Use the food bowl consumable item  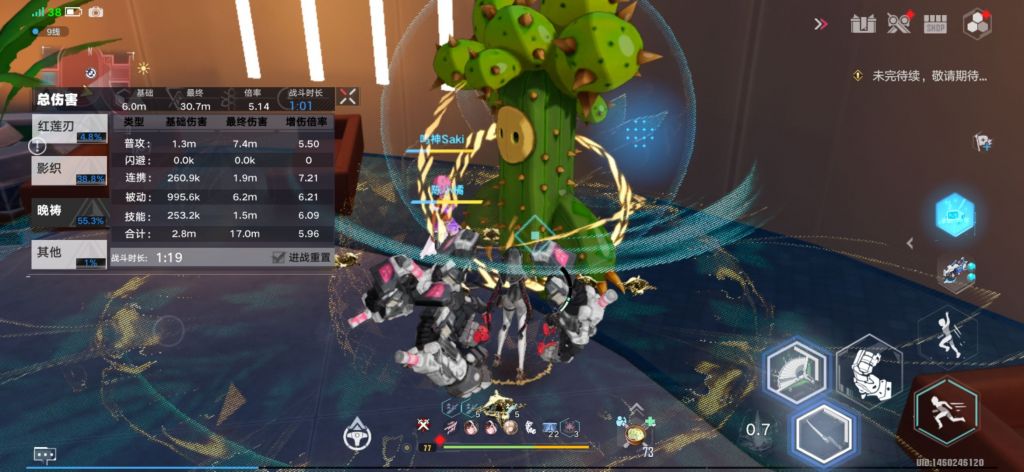(x=636, y=435)
